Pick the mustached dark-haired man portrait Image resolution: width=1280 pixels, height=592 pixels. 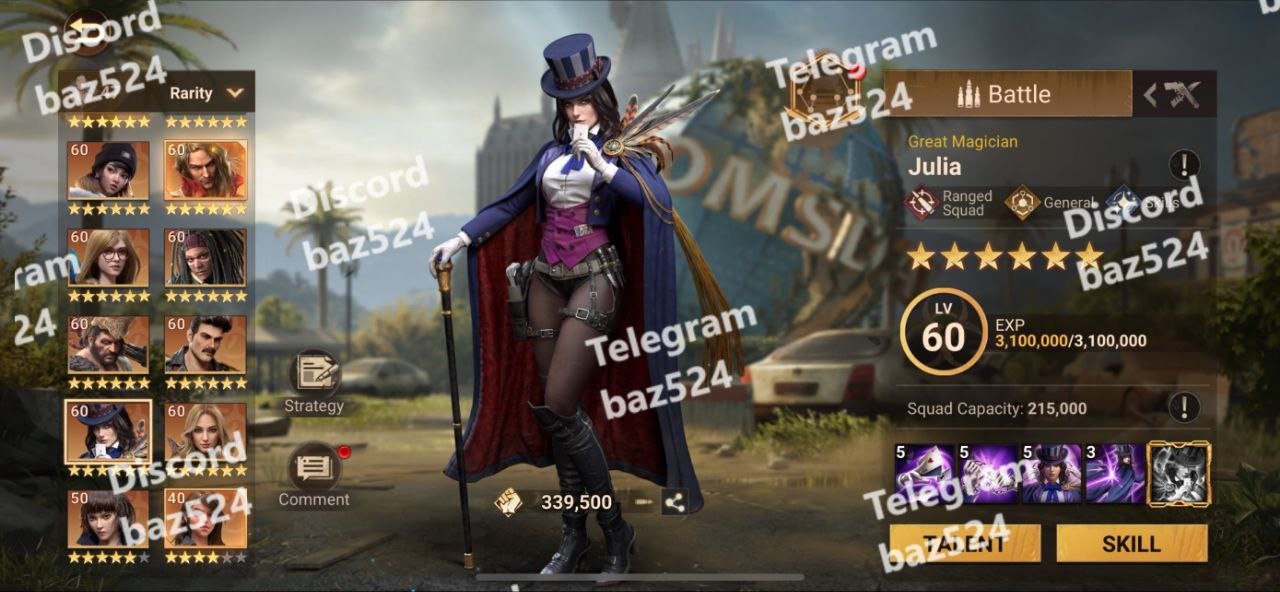click(205, 344)
